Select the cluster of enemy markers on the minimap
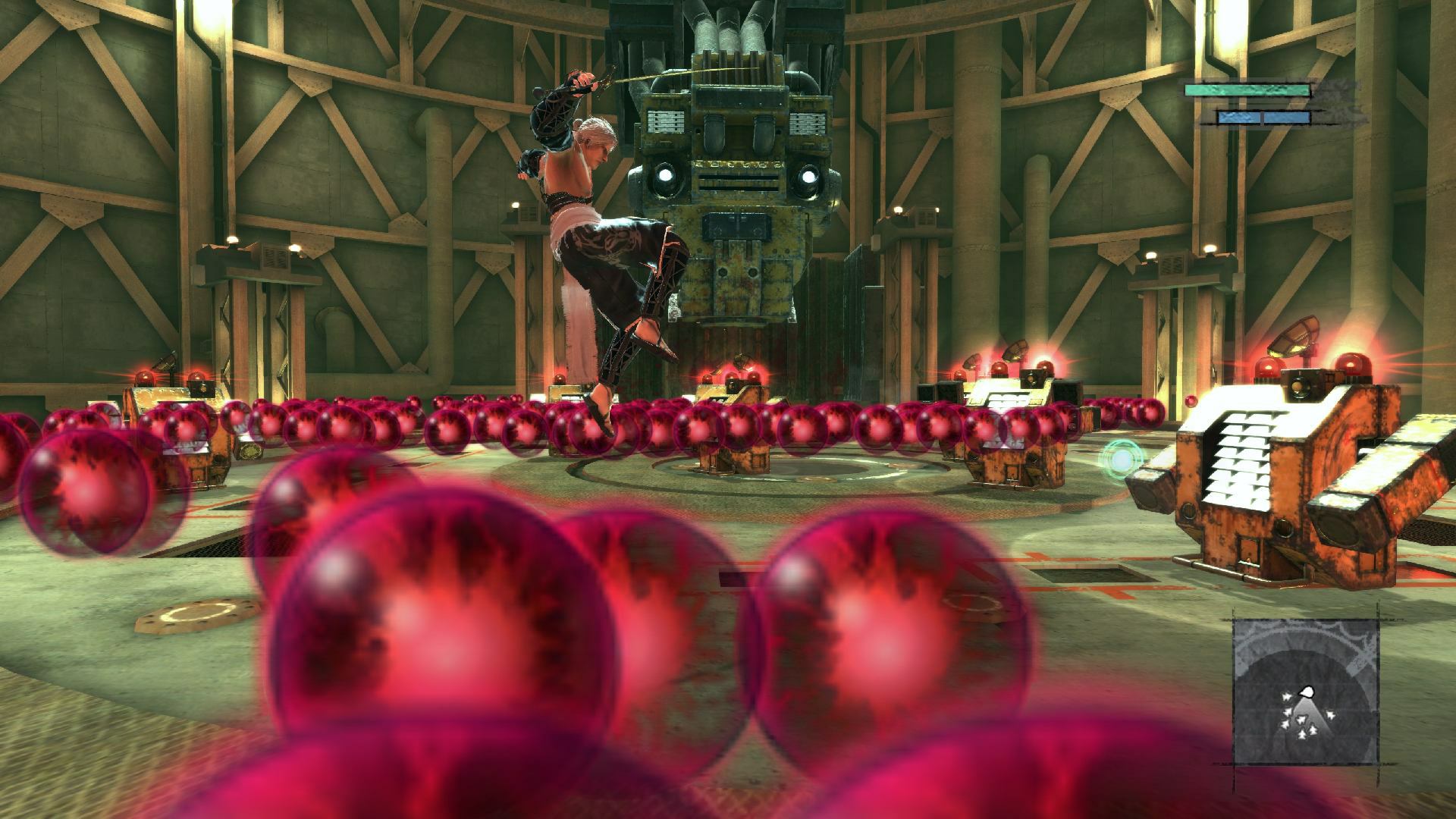Screen dimensions: 1456x819 tap(1298, 723)
